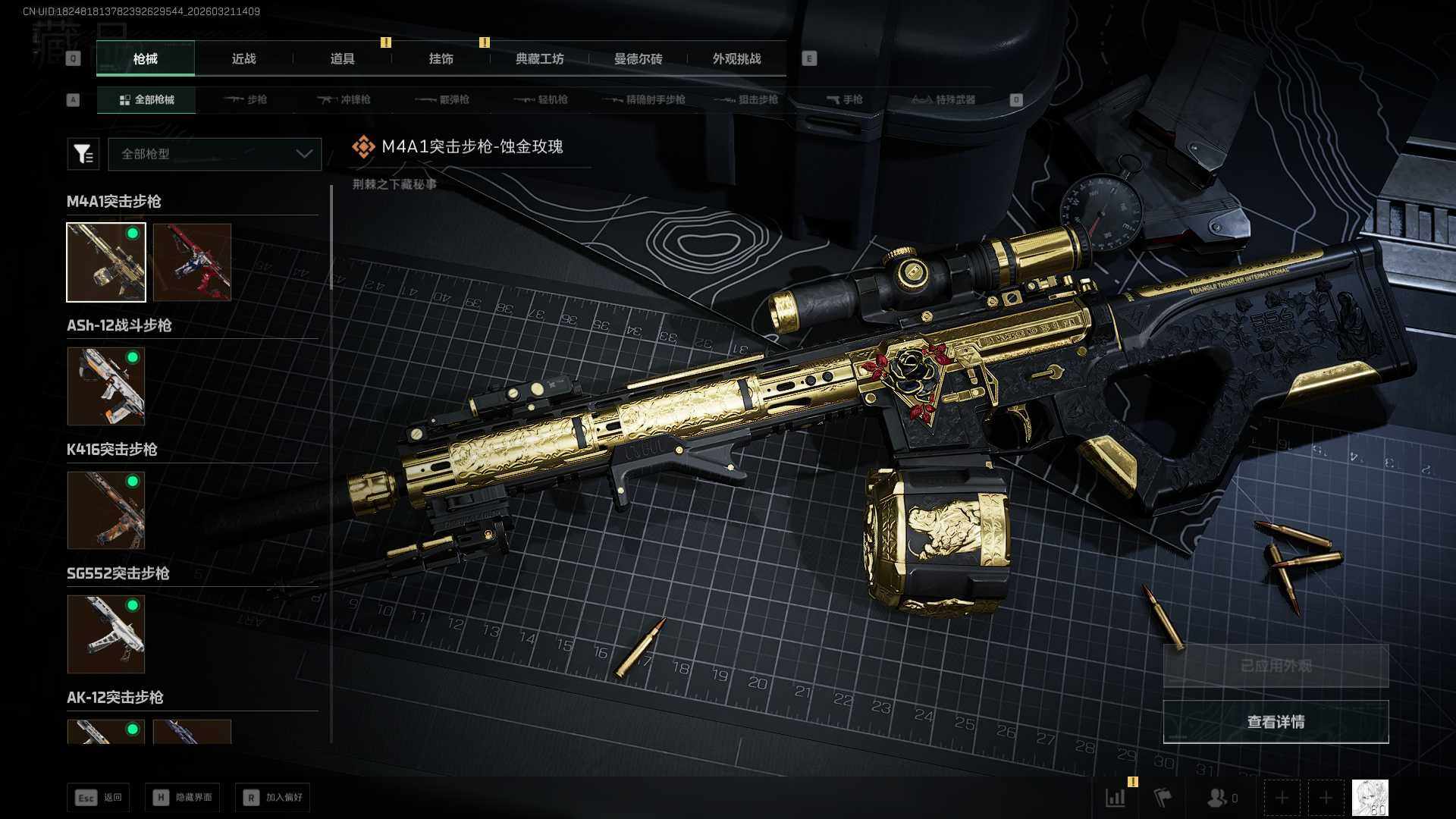Open the 外观挑战 challenges tab

point(736,58)
